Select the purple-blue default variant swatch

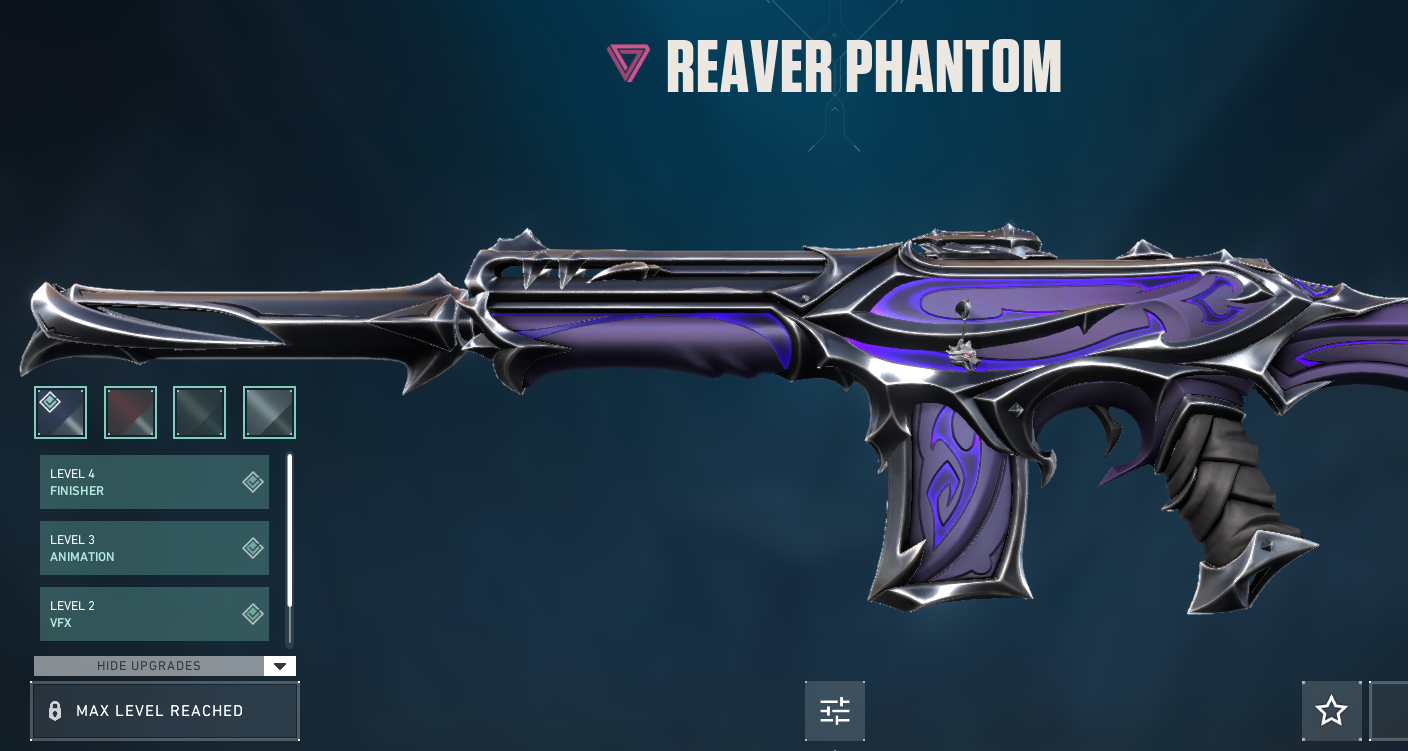tap(61, 412)
